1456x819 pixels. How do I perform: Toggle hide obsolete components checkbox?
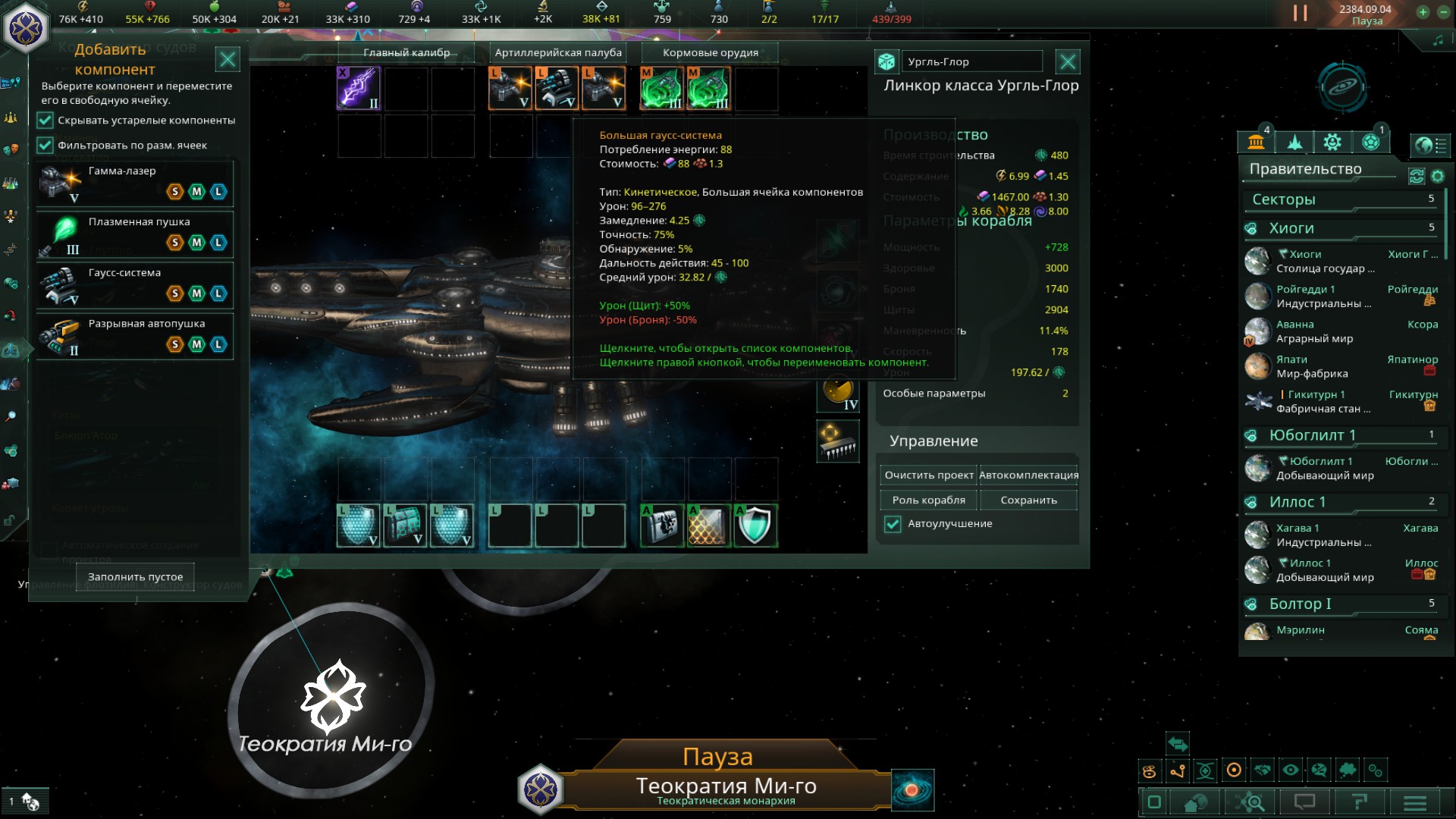click(x=45, y=121)
